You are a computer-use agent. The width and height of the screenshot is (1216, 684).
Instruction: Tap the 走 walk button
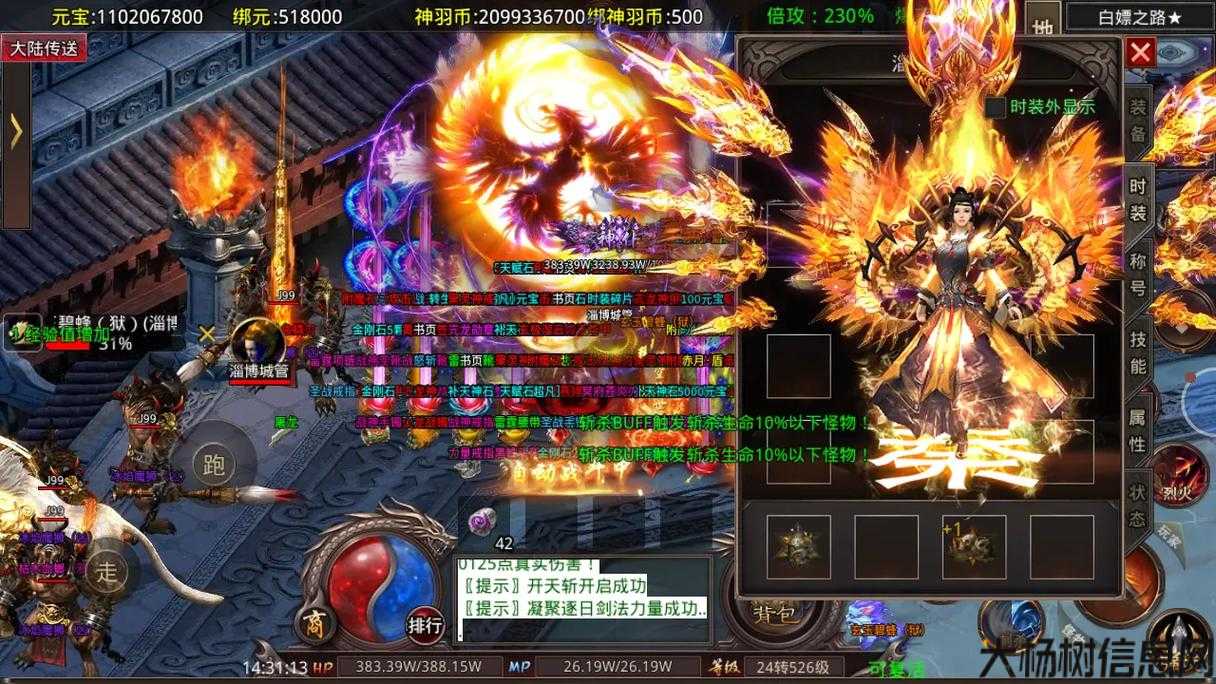pos(106,571)
